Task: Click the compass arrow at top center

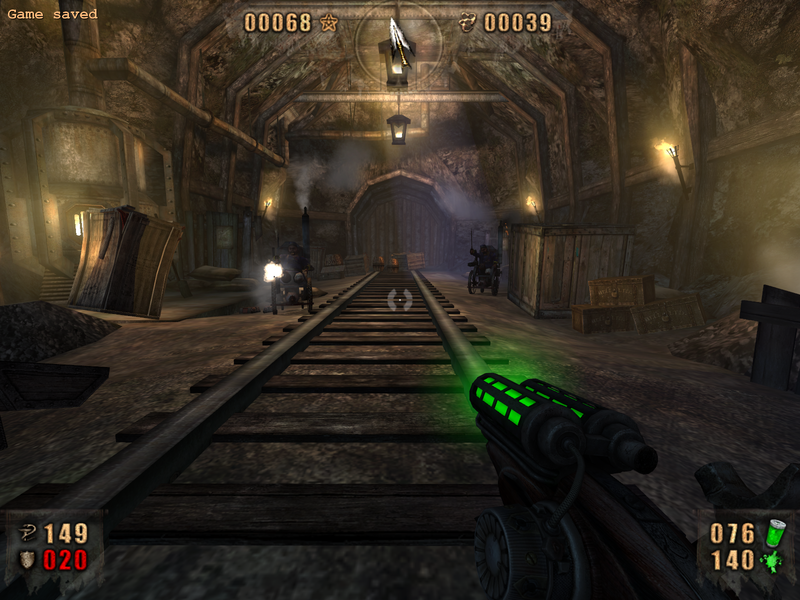Action: tap(398, 40)
